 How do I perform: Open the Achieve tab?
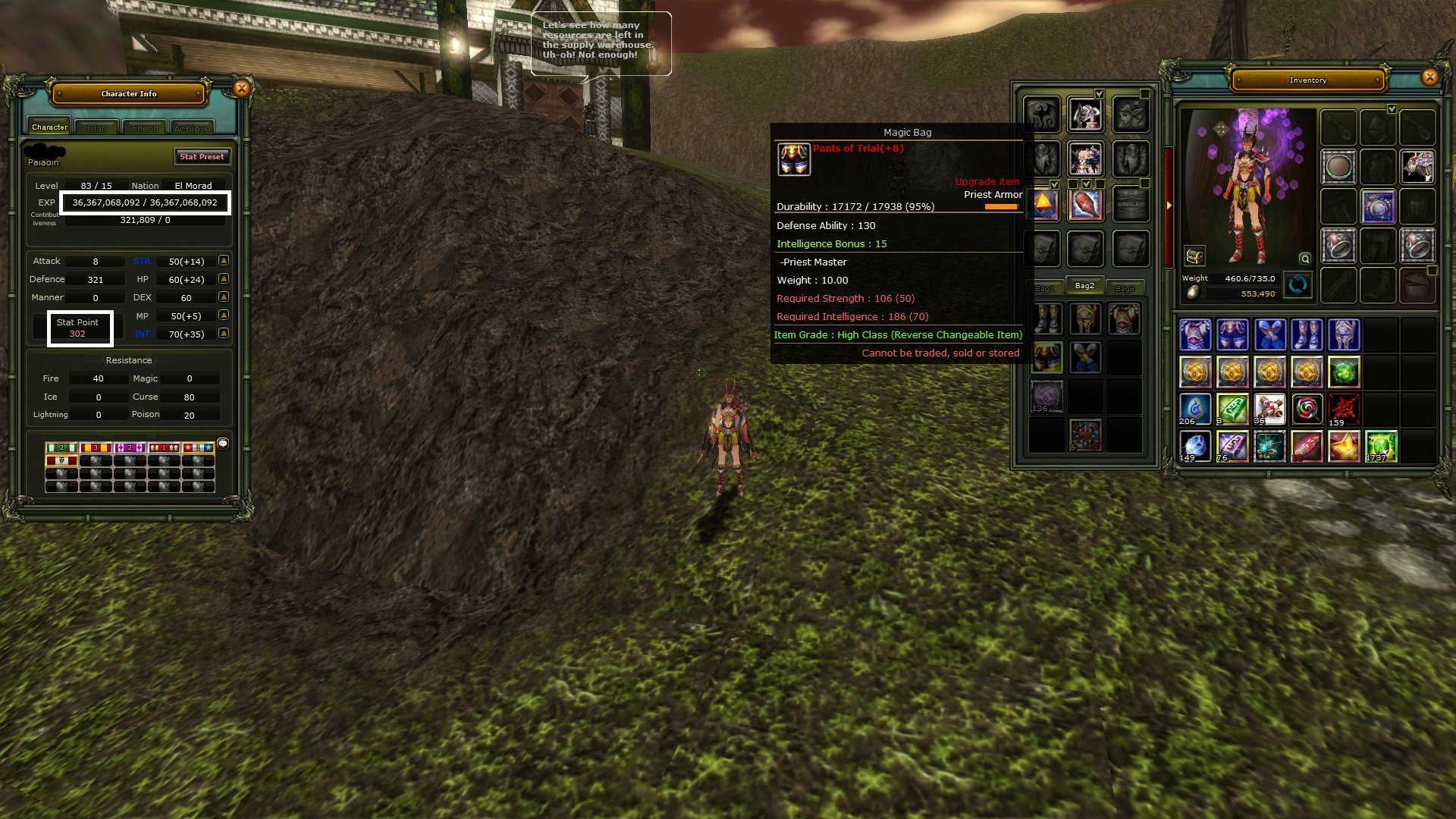(x=192, y=128)
